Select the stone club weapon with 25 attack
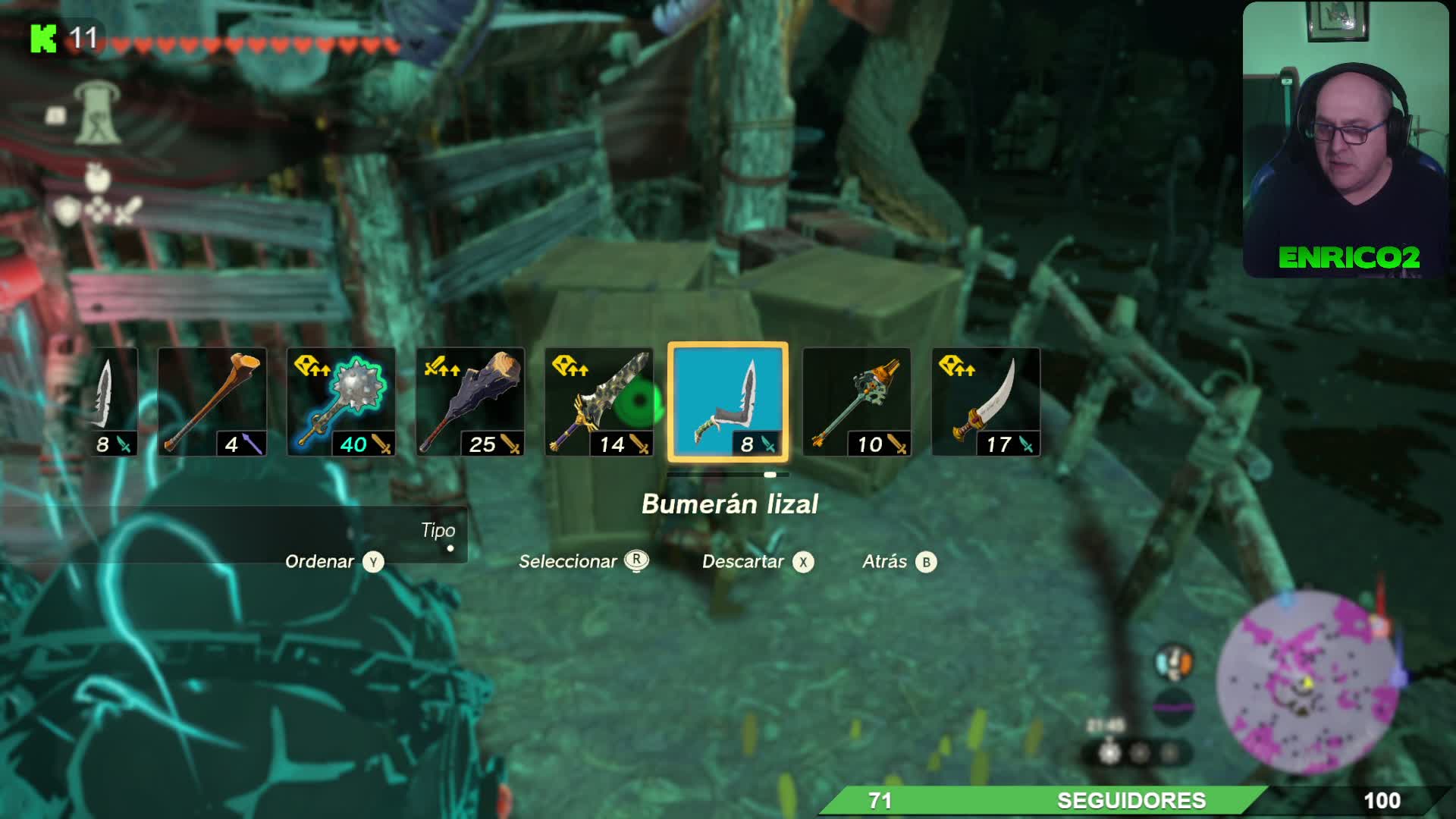1456x819 pixels. (x=470, y=402)
